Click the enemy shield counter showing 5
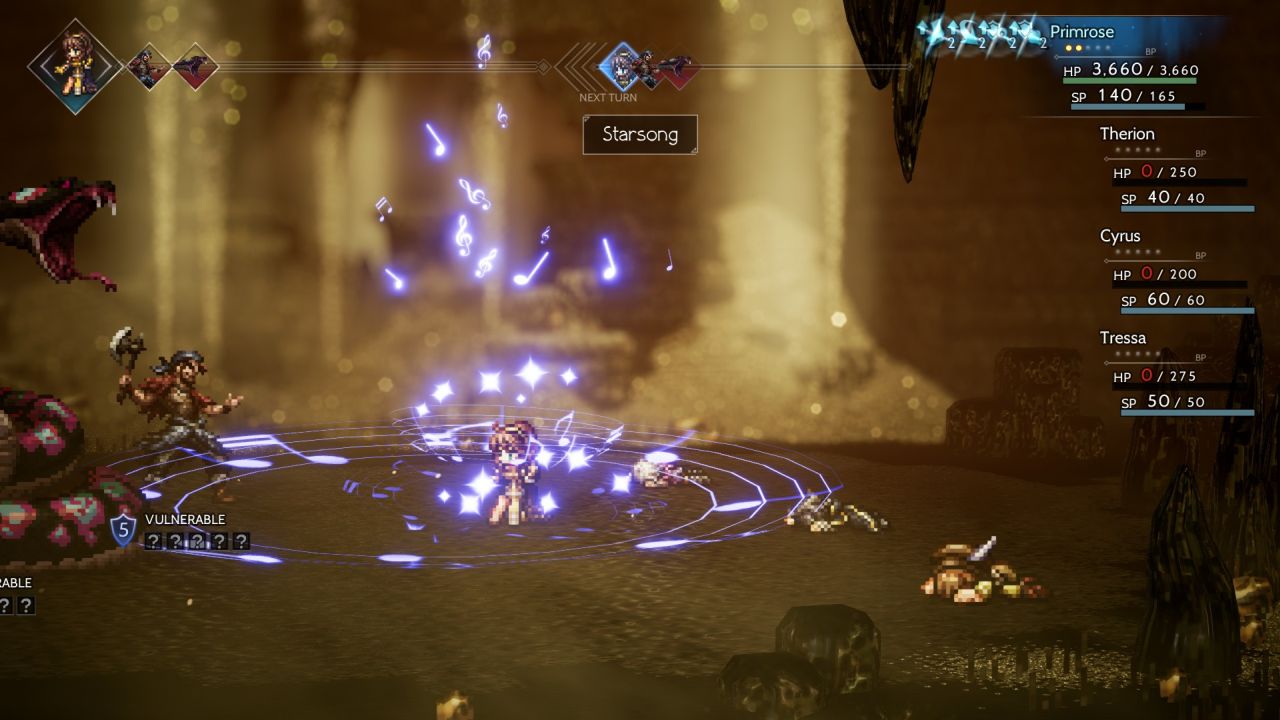The image size is (1280, 720). tap(122, 530)
